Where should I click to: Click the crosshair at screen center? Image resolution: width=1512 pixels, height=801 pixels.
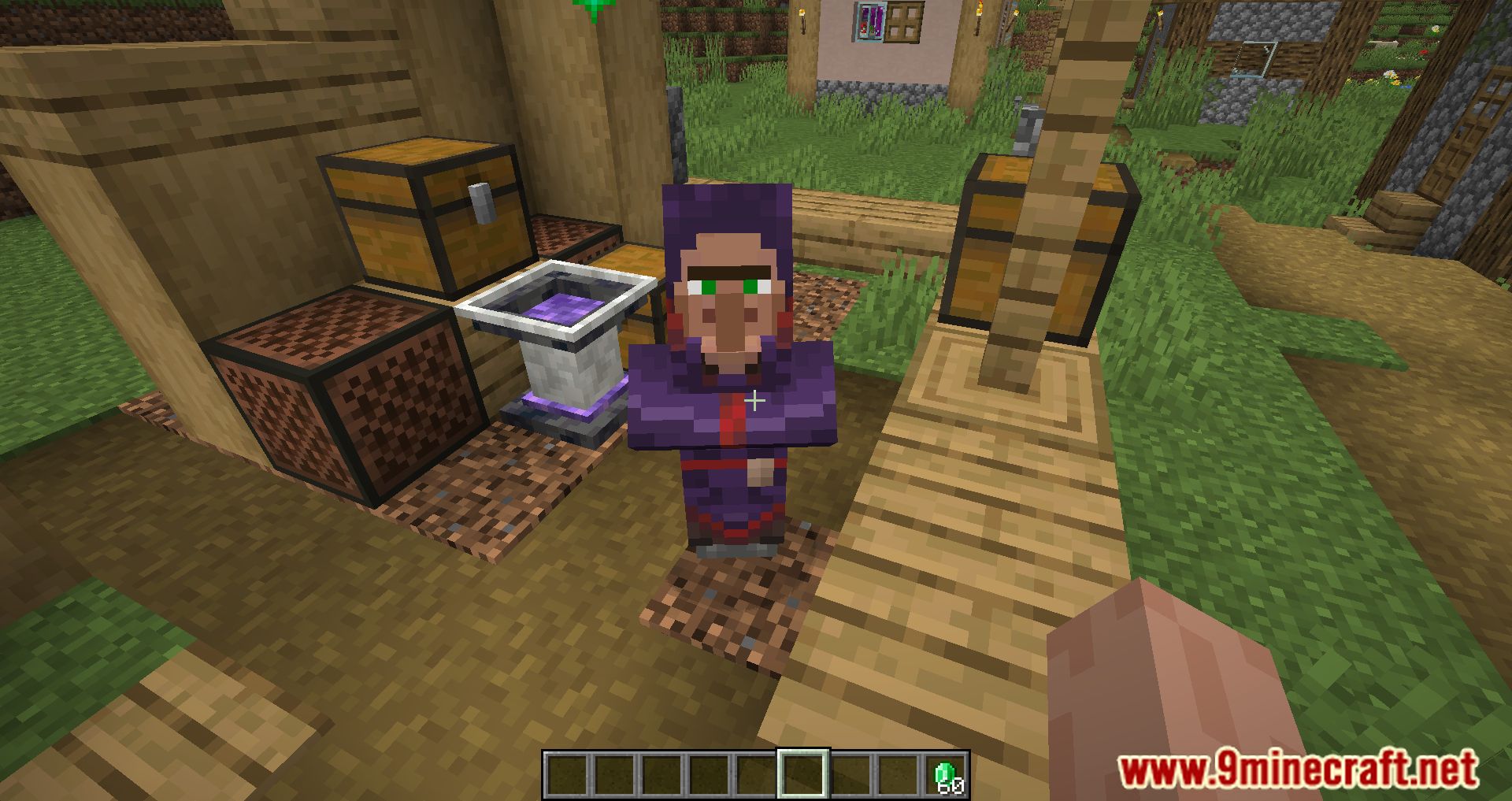click(756, 401)
